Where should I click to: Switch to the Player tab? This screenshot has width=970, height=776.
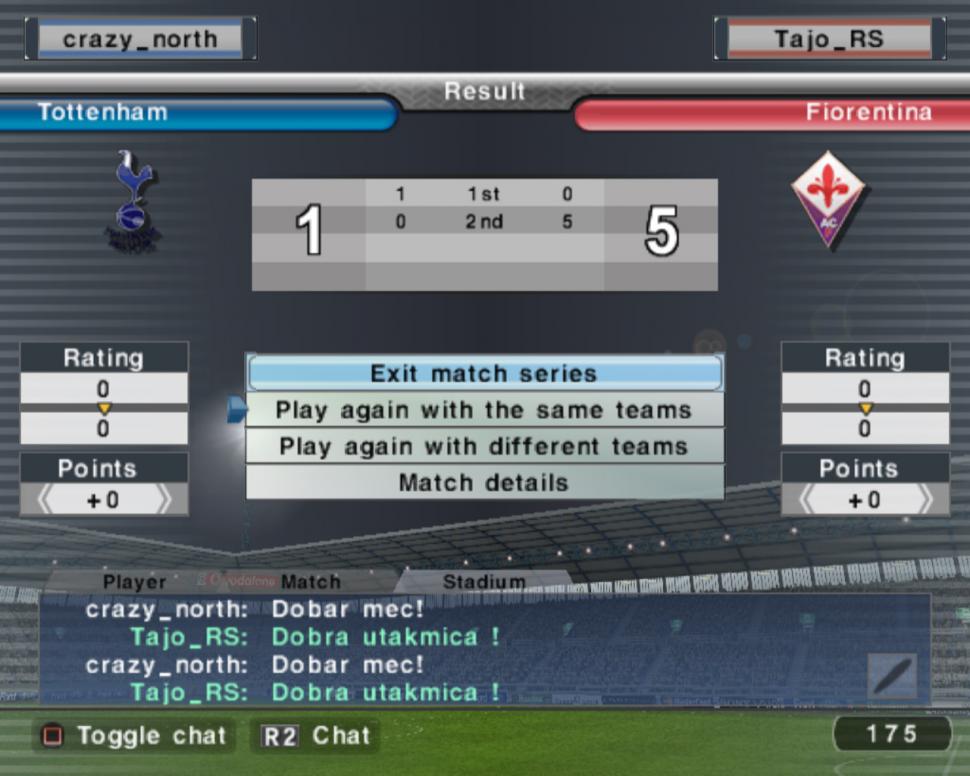(x=134, y=581)
